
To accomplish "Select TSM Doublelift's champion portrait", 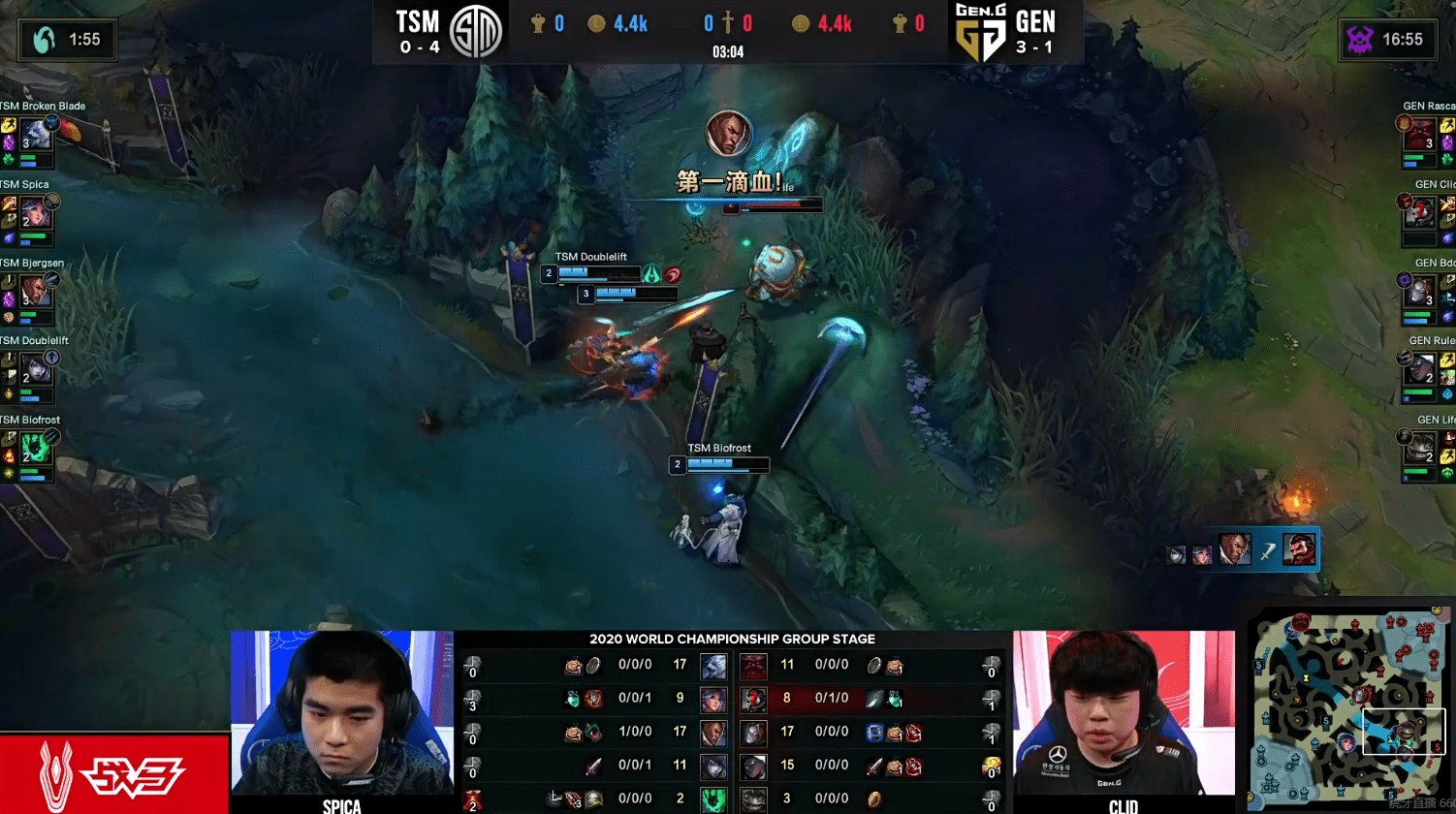I will 35,368.
